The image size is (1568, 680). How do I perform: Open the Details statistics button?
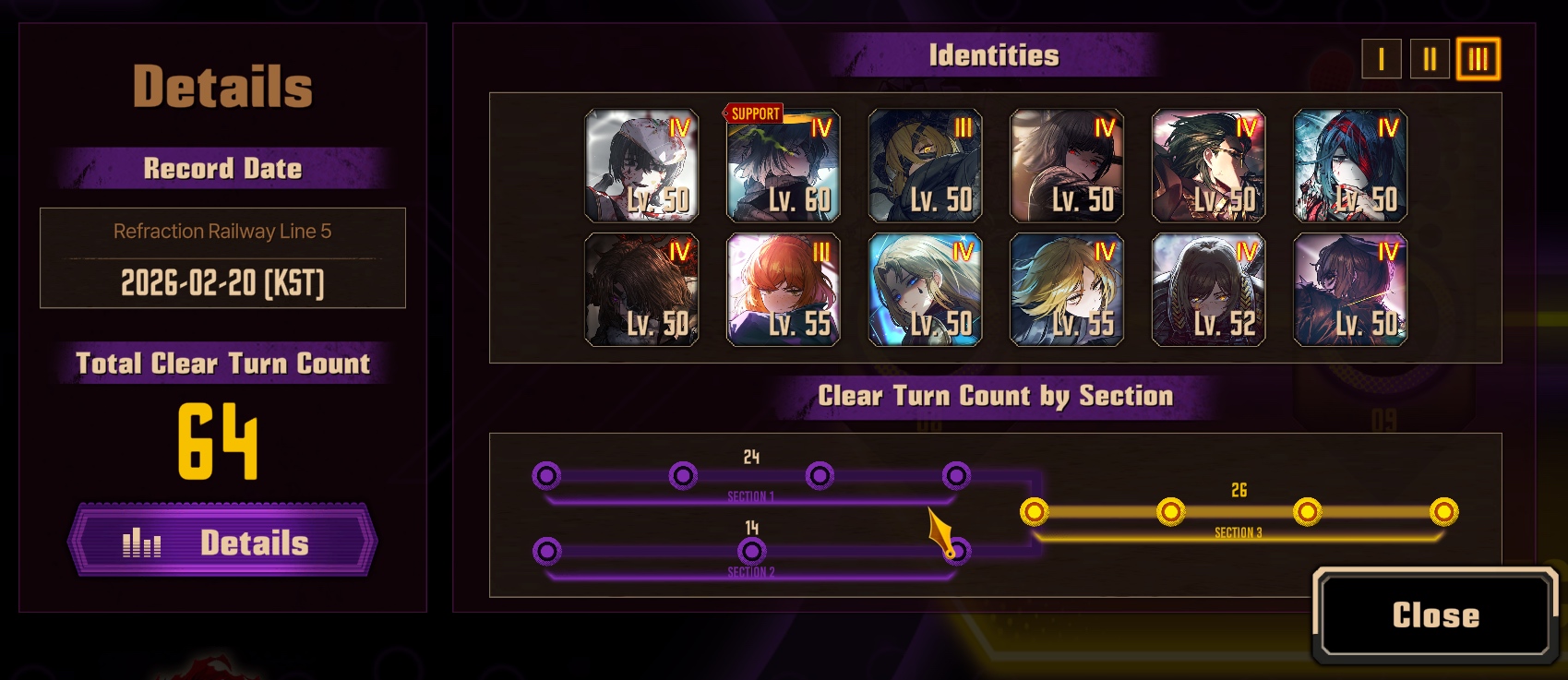(222, 542)
